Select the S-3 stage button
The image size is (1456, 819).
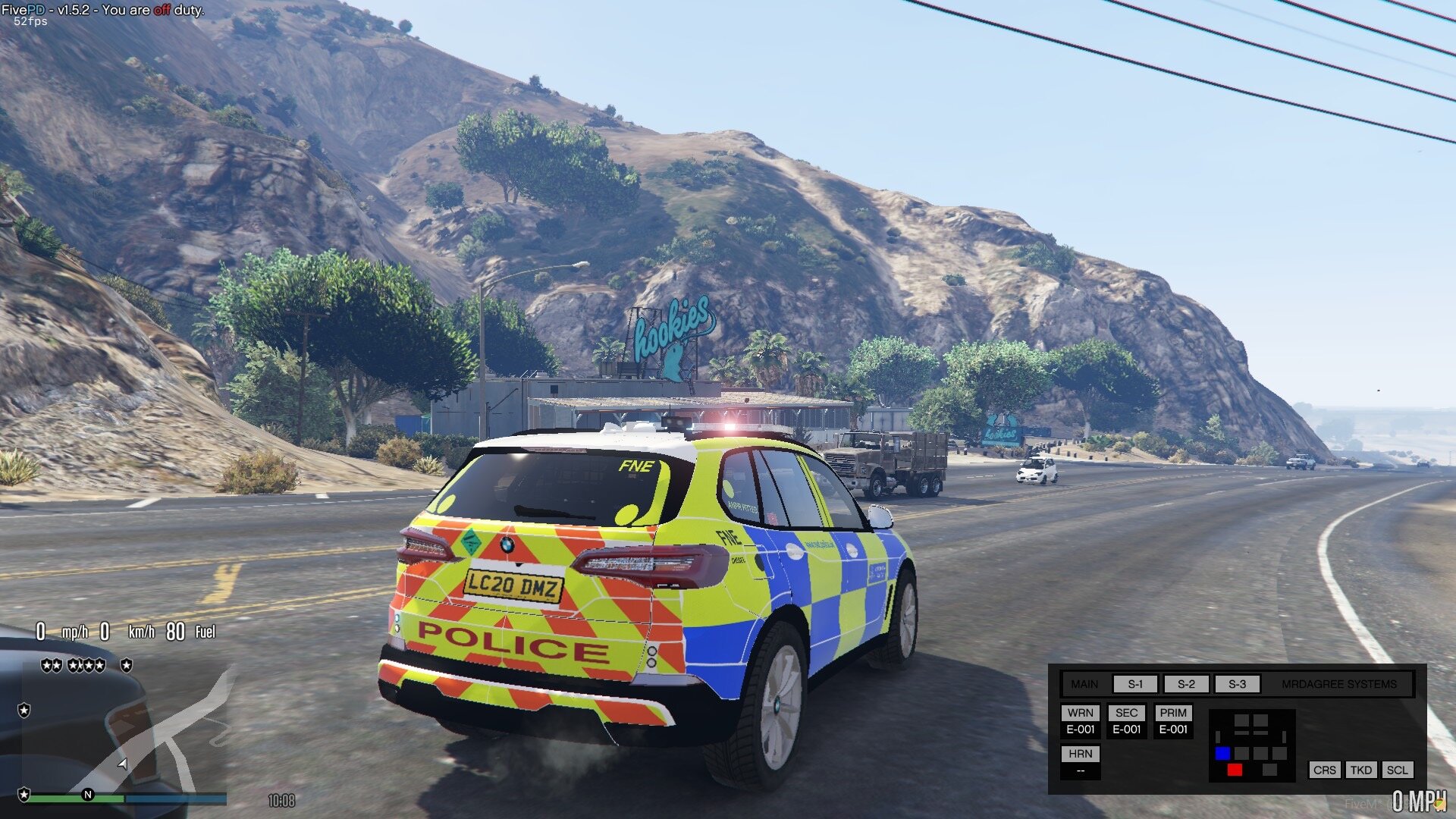(x=1237, y=684)
